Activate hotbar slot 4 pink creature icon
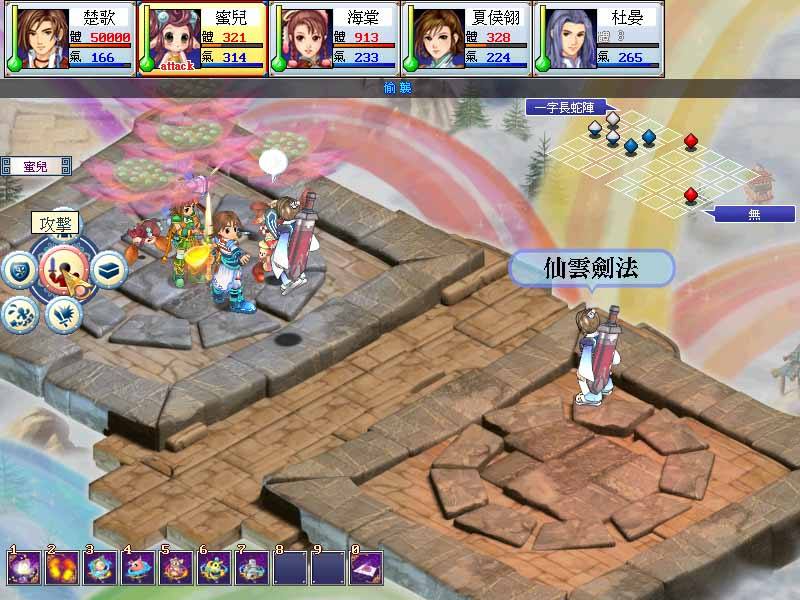This screenshot has height=600, width=800. pyautogui.click(x=137, y=568)
